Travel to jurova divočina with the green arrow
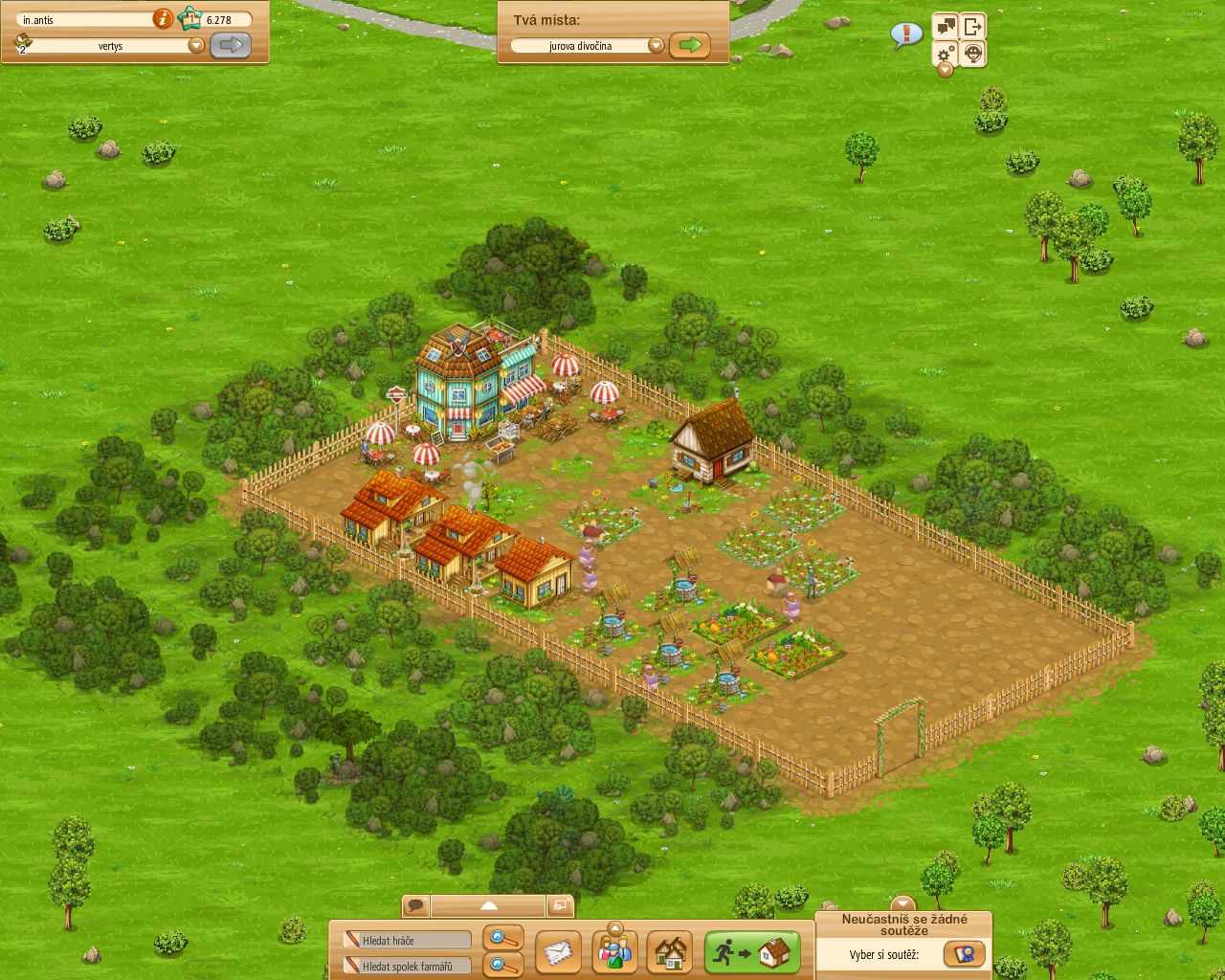Screen dimensions: 1225x980 (x=691, y=44)
